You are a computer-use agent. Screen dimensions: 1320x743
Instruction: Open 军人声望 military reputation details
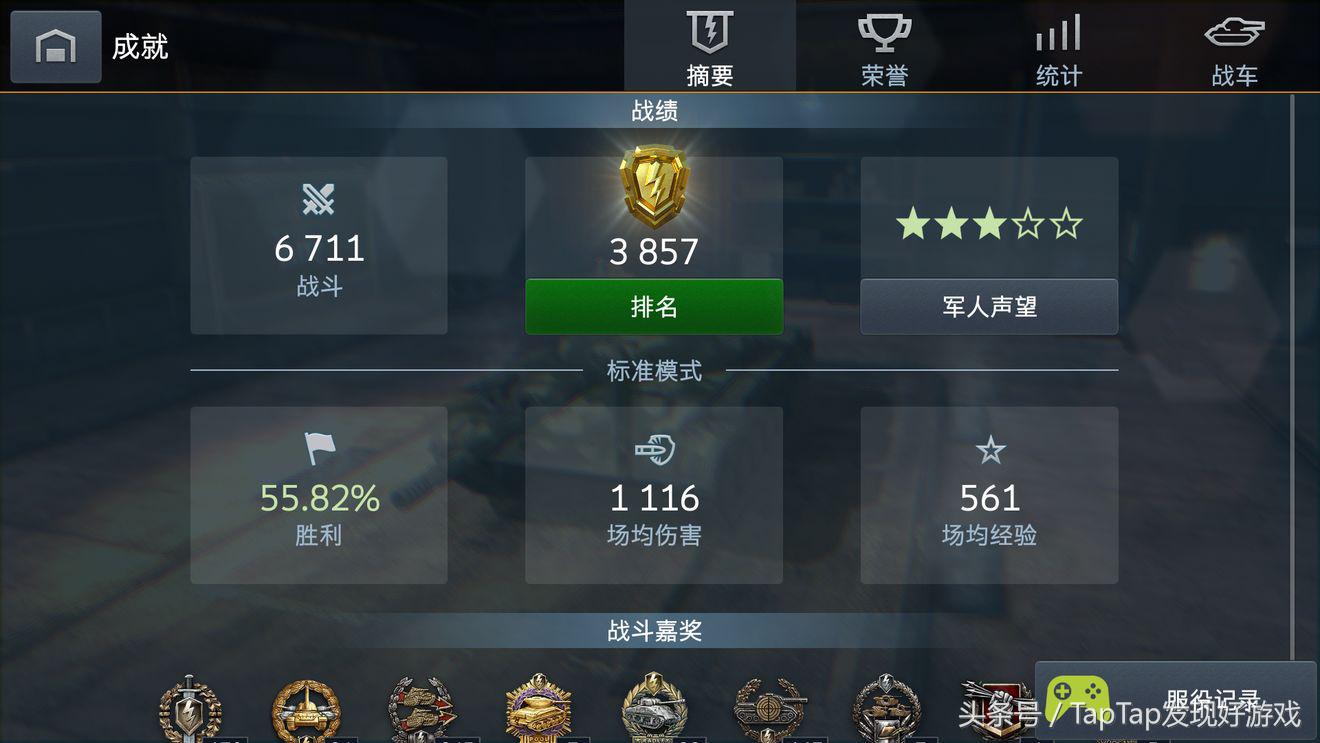[989, 307]
